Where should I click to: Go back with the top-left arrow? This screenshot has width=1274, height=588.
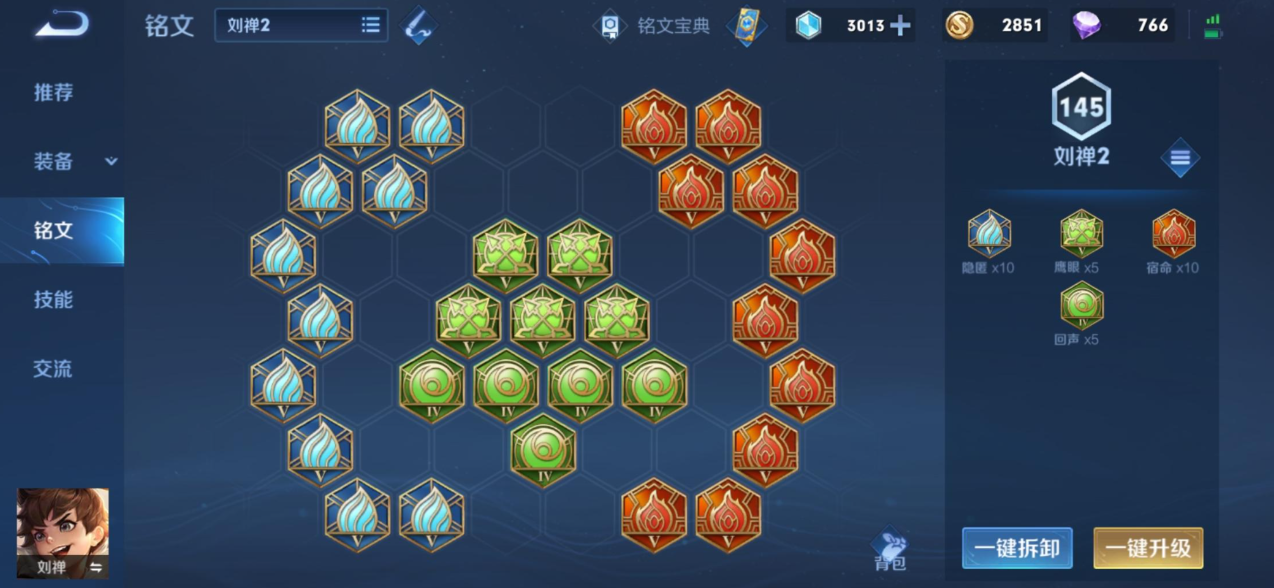point(61,25)
